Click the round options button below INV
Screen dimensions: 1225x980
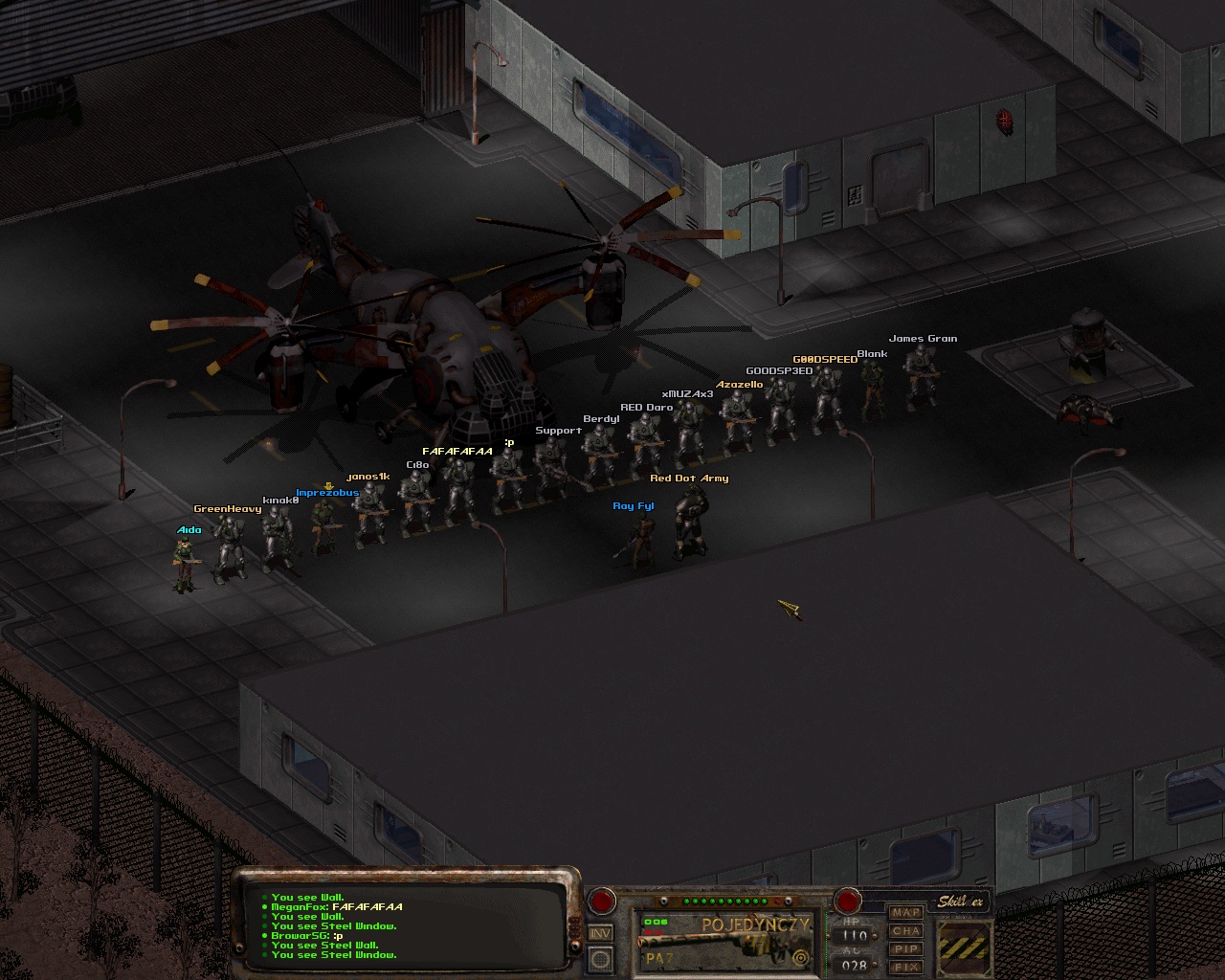pos(600,958)
